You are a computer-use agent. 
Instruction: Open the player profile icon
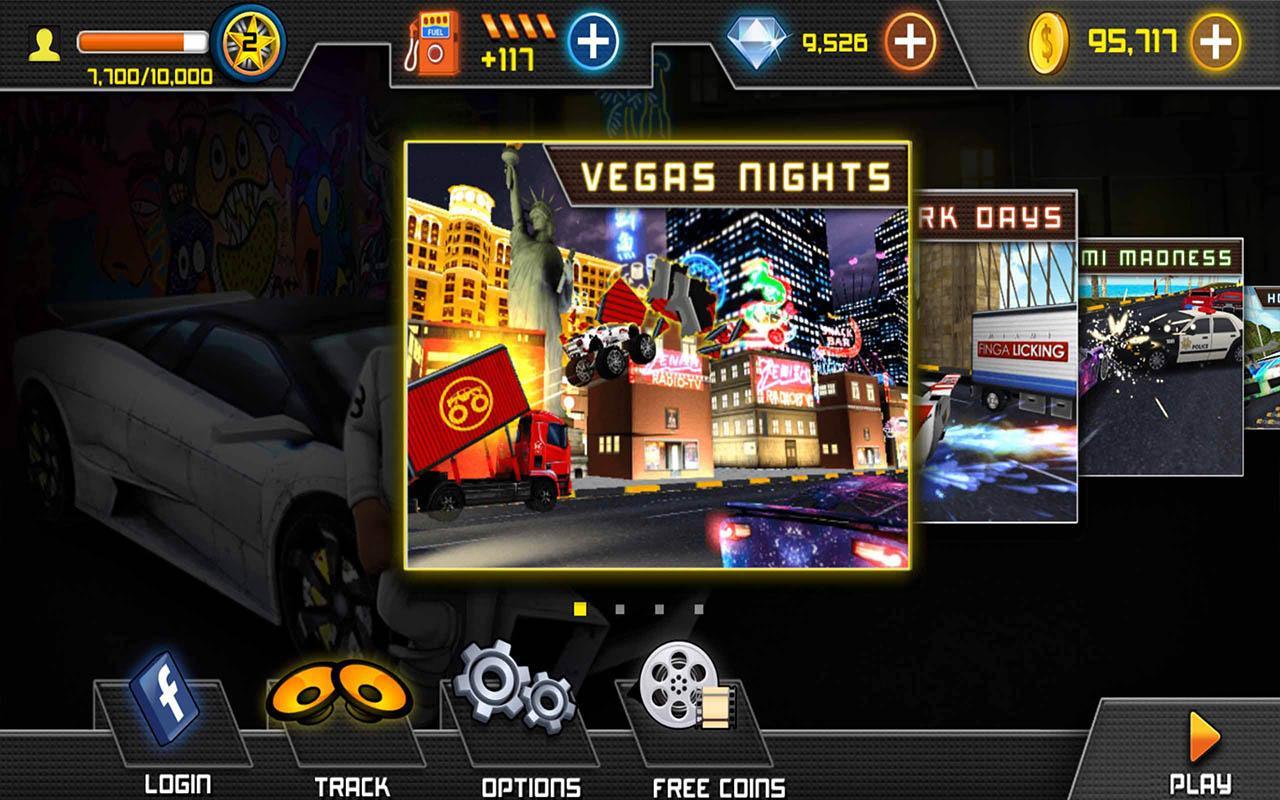coord(44,45)
